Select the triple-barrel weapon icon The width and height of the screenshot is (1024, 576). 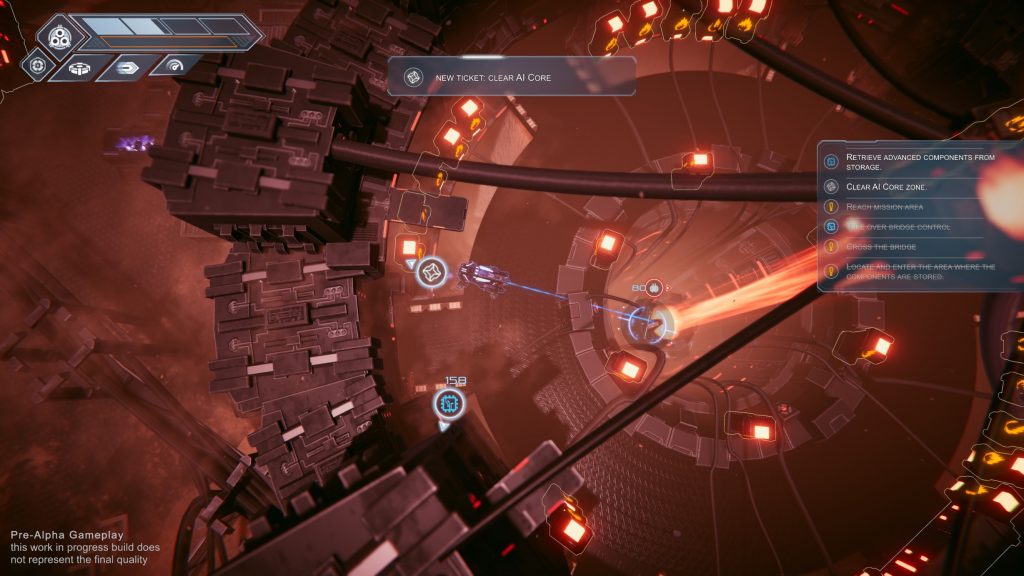[x=61, y=37]
